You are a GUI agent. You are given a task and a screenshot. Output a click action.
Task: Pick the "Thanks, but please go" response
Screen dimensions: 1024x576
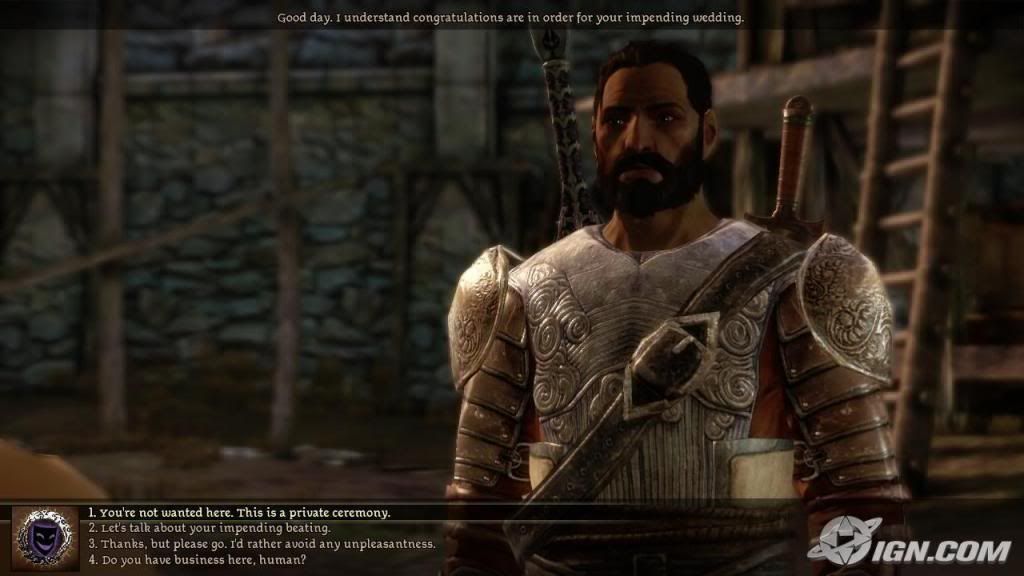point(262,544)
